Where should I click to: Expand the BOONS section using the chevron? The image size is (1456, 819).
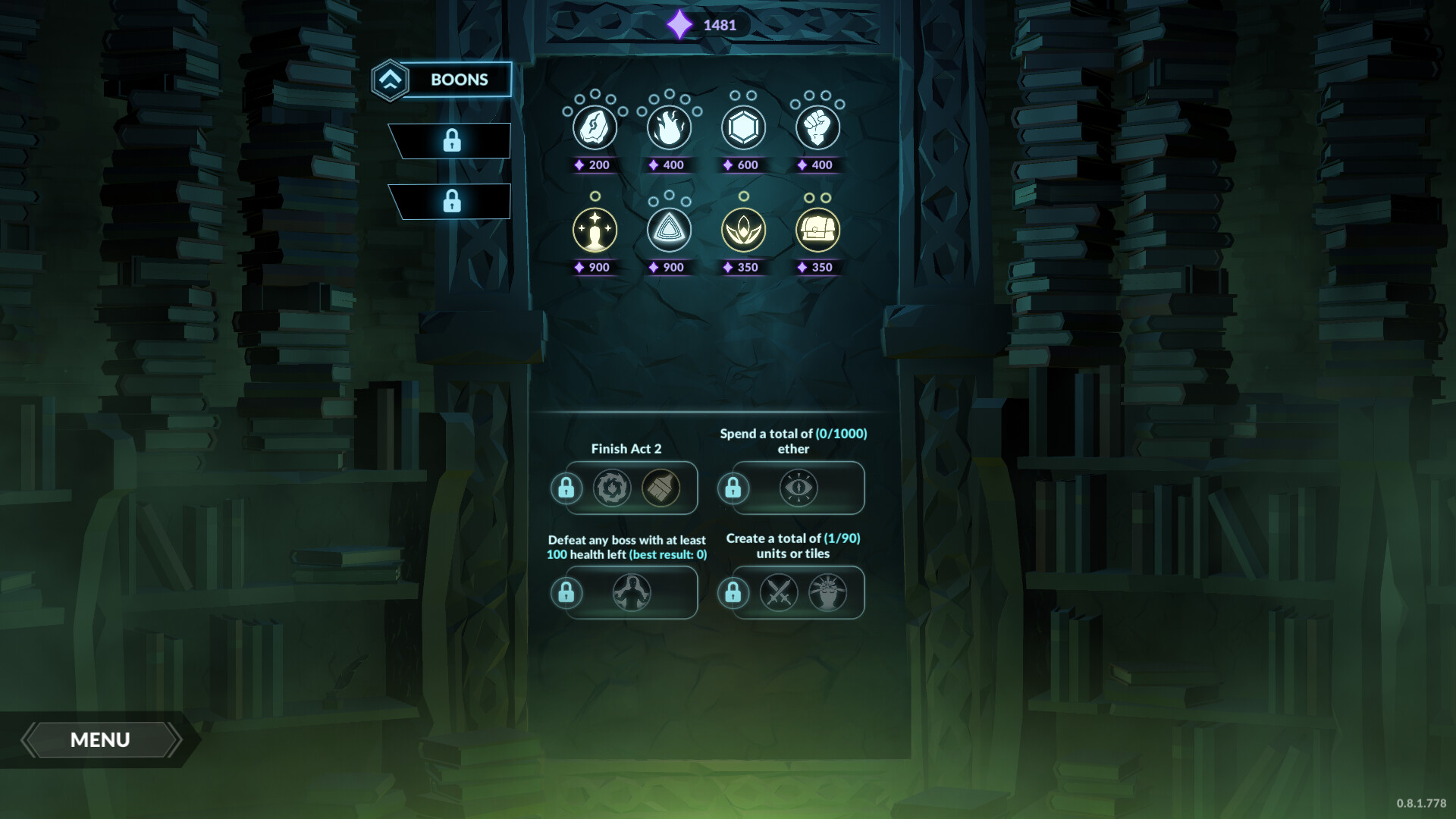click(389, 78)
